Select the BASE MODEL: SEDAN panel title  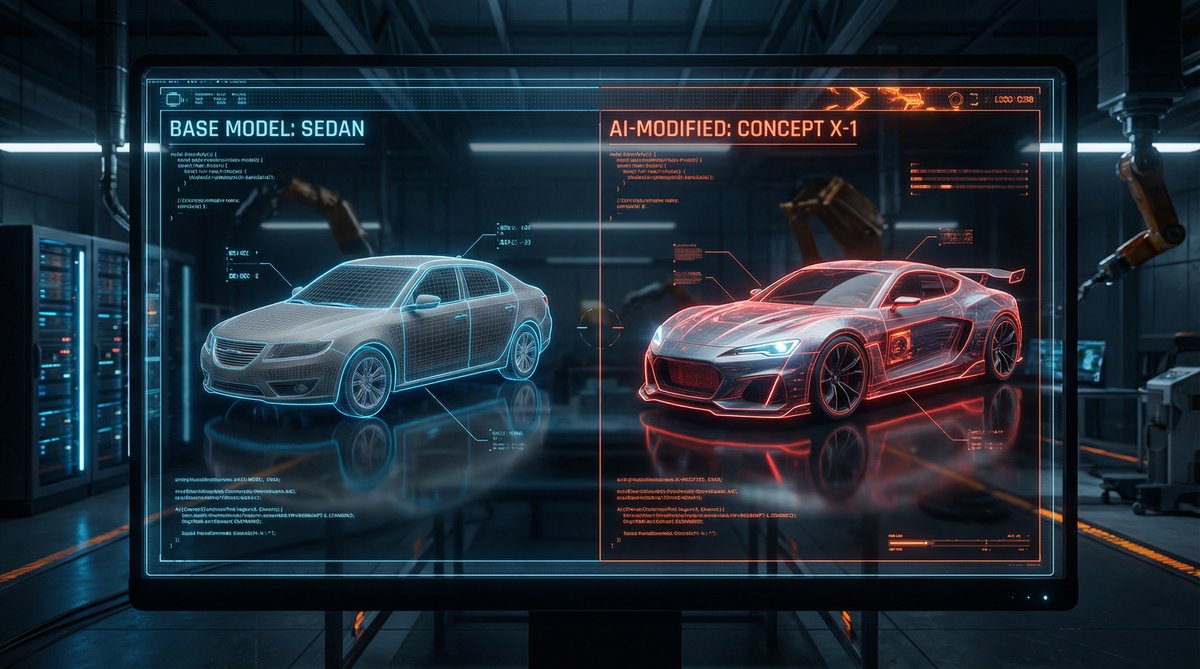267,129
